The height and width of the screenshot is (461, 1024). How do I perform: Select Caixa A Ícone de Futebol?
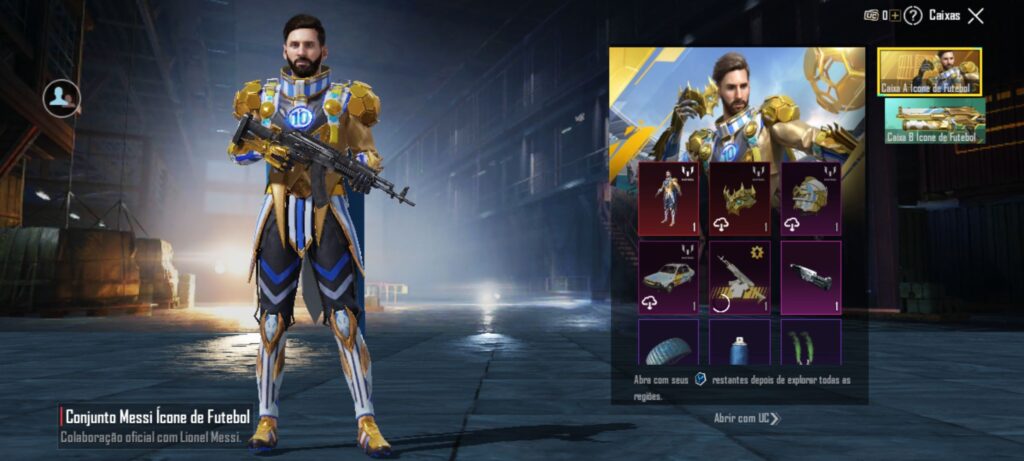click(930, 72)
